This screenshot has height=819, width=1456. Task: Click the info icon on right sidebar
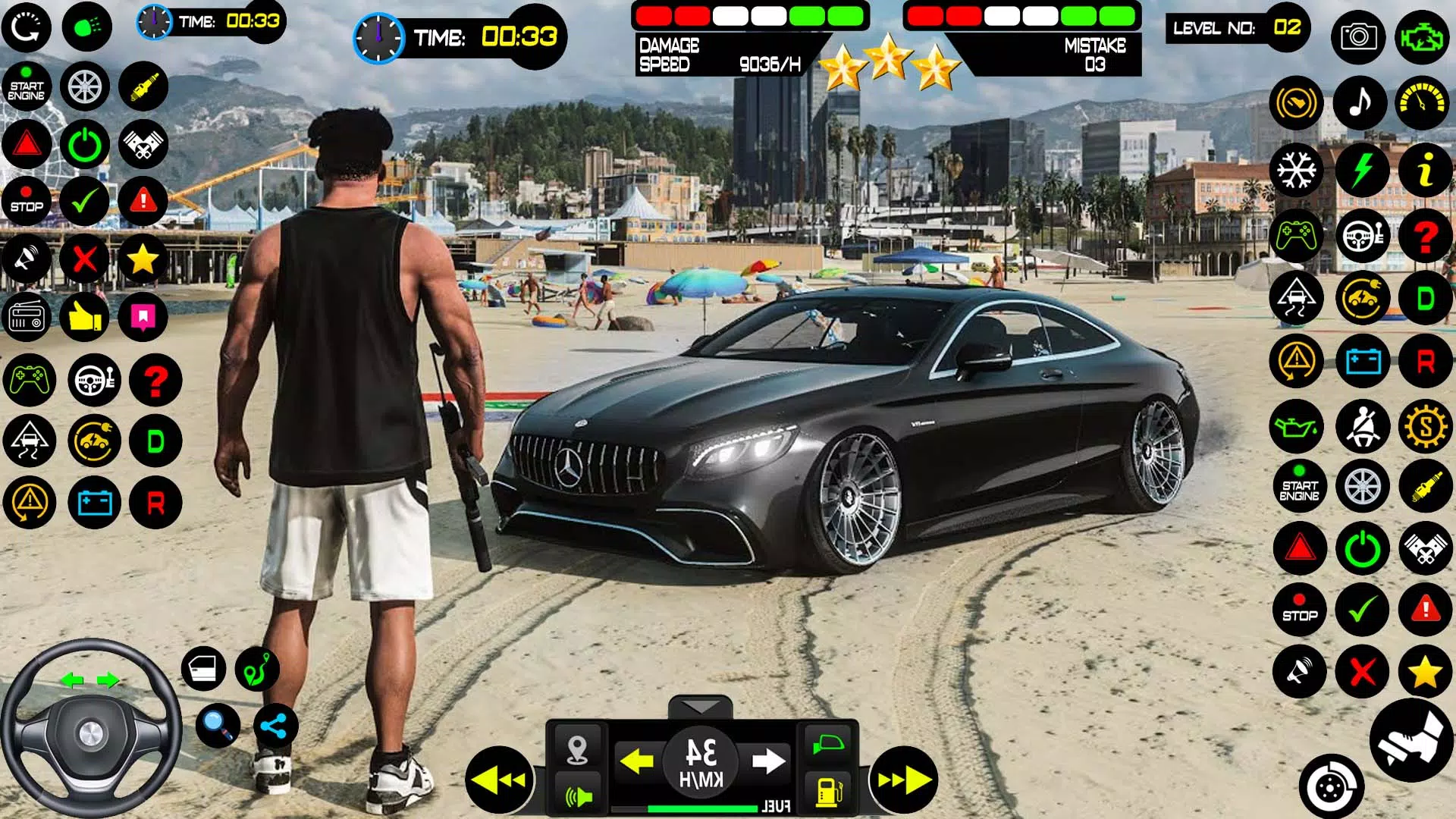point(1426,171)
